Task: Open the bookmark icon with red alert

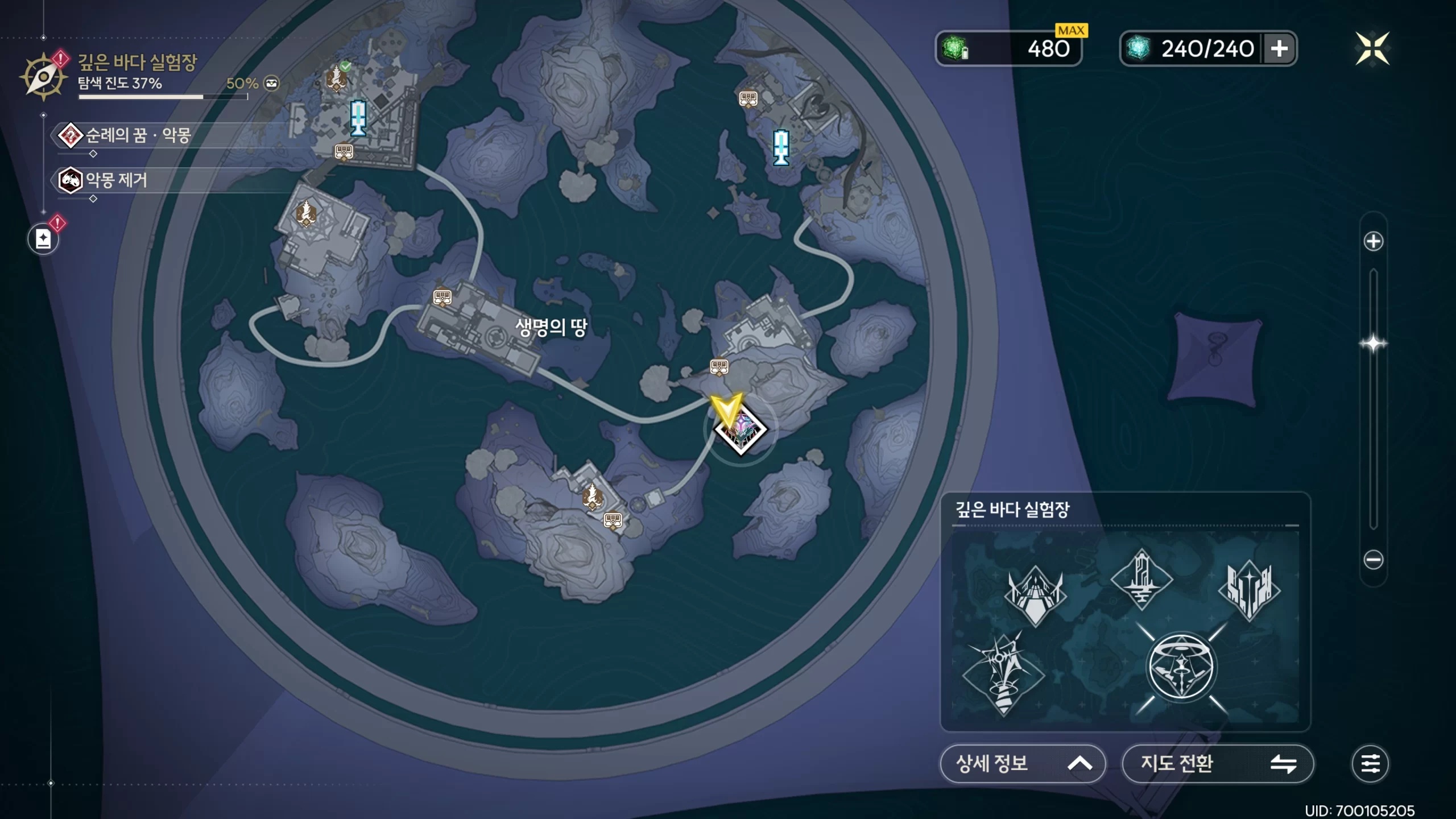Action: (x=44, y=239)
